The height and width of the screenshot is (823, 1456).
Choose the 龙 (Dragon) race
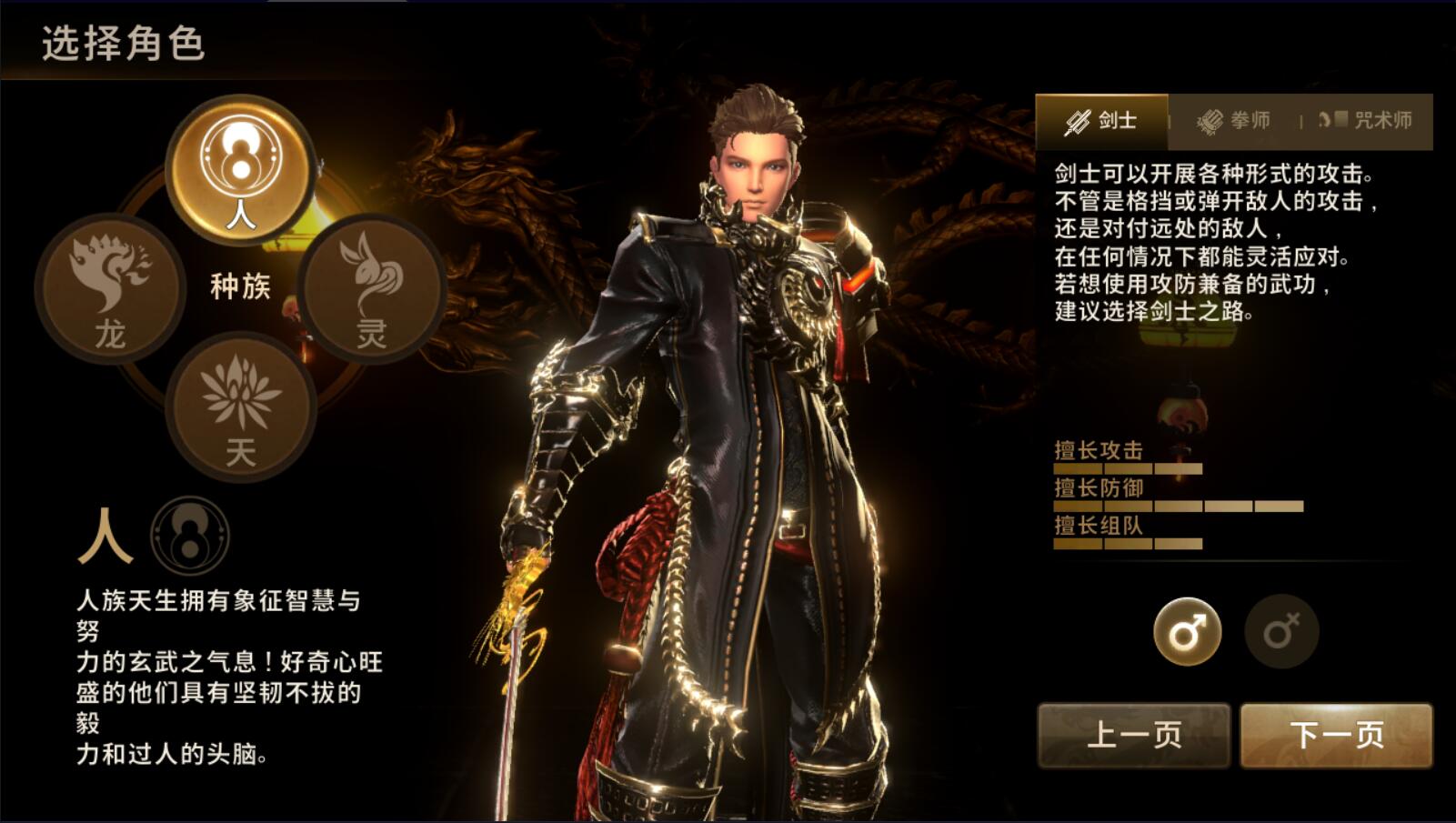[110, 288]
